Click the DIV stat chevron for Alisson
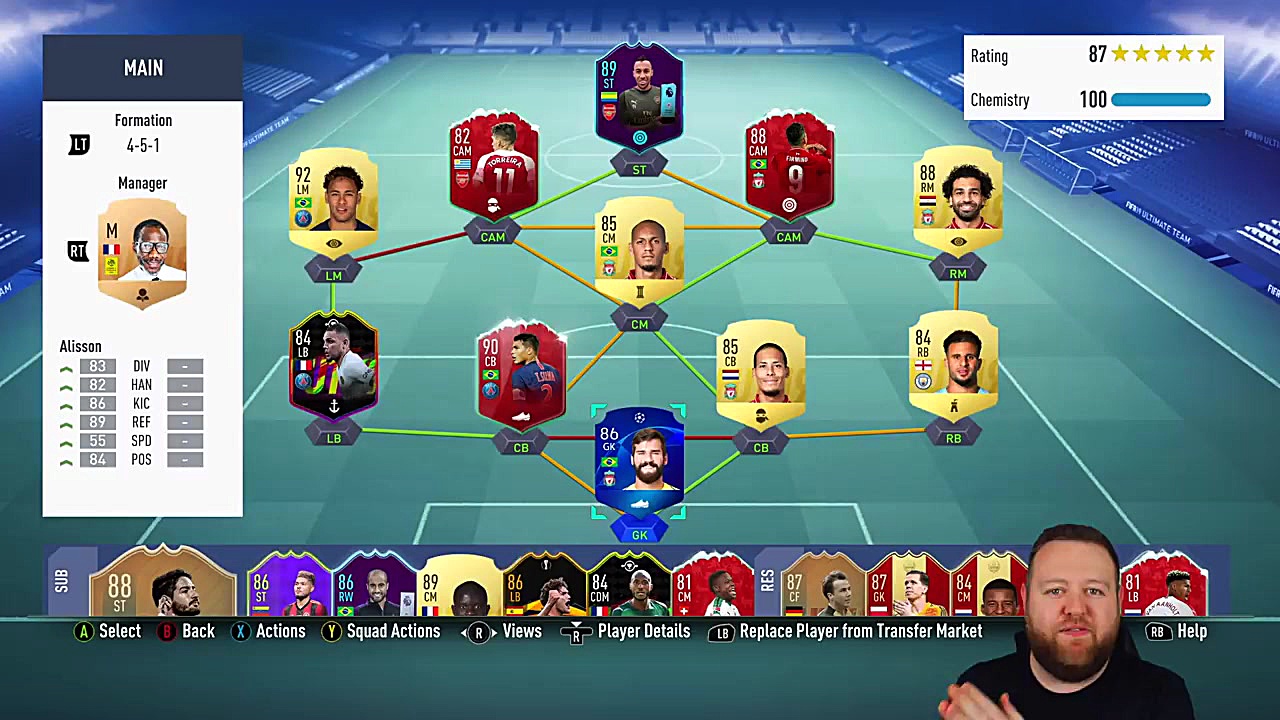The width and height of the screenshot is (1280, 720). 65,367
